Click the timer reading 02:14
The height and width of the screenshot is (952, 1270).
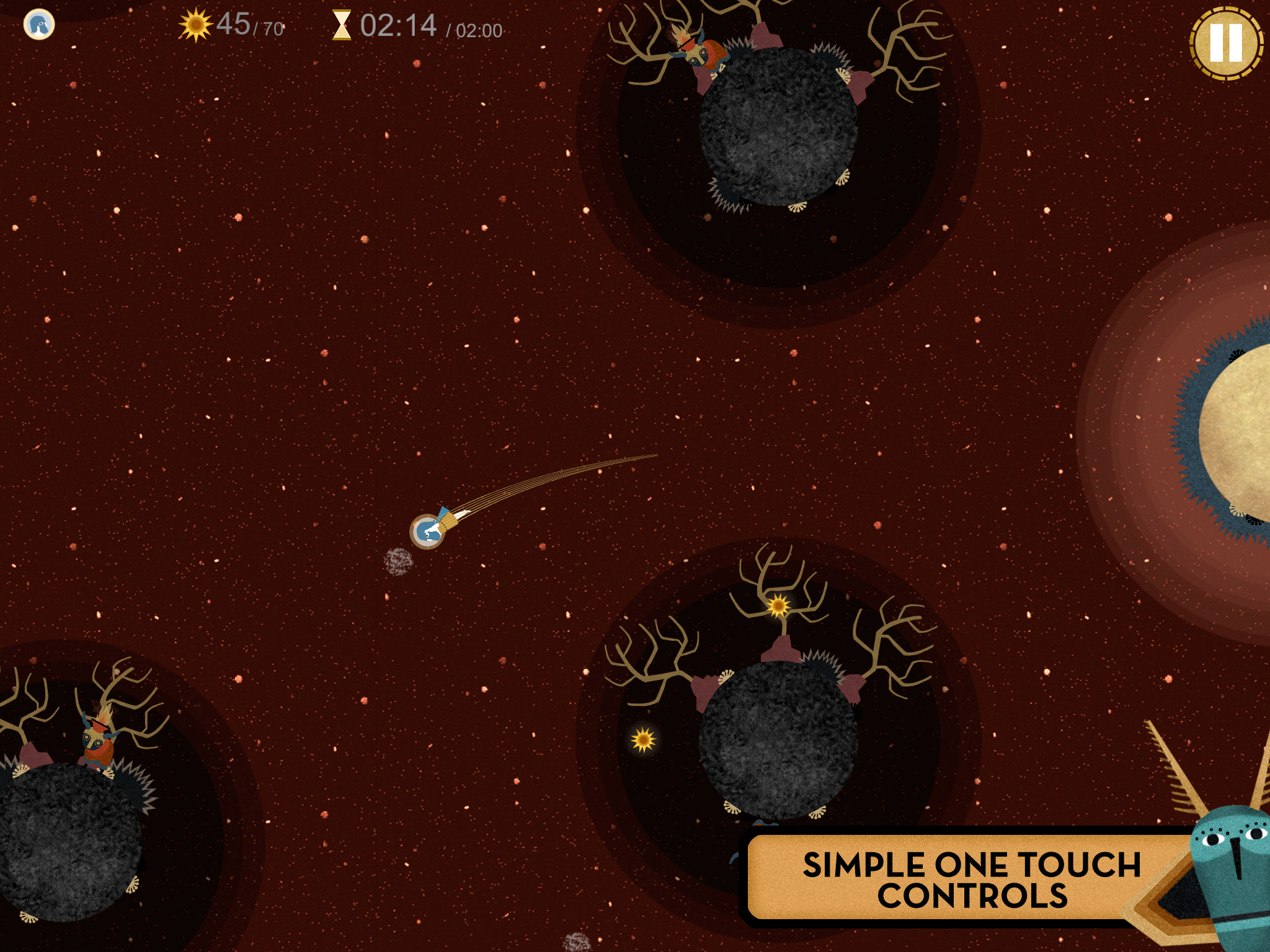tap(400, 25)
